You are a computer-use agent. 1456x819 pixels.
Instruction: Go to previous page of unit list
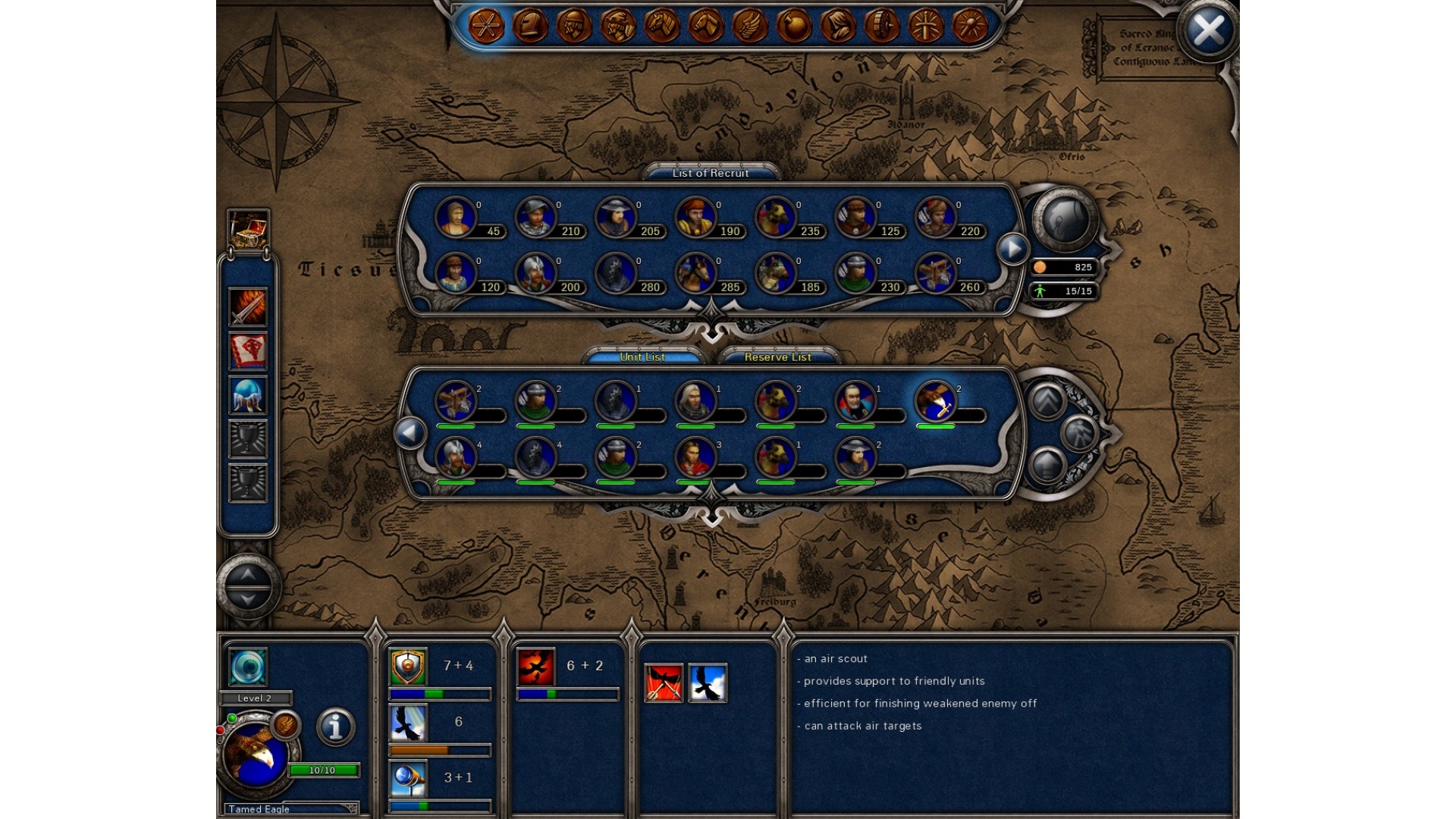tap(409, 433)
